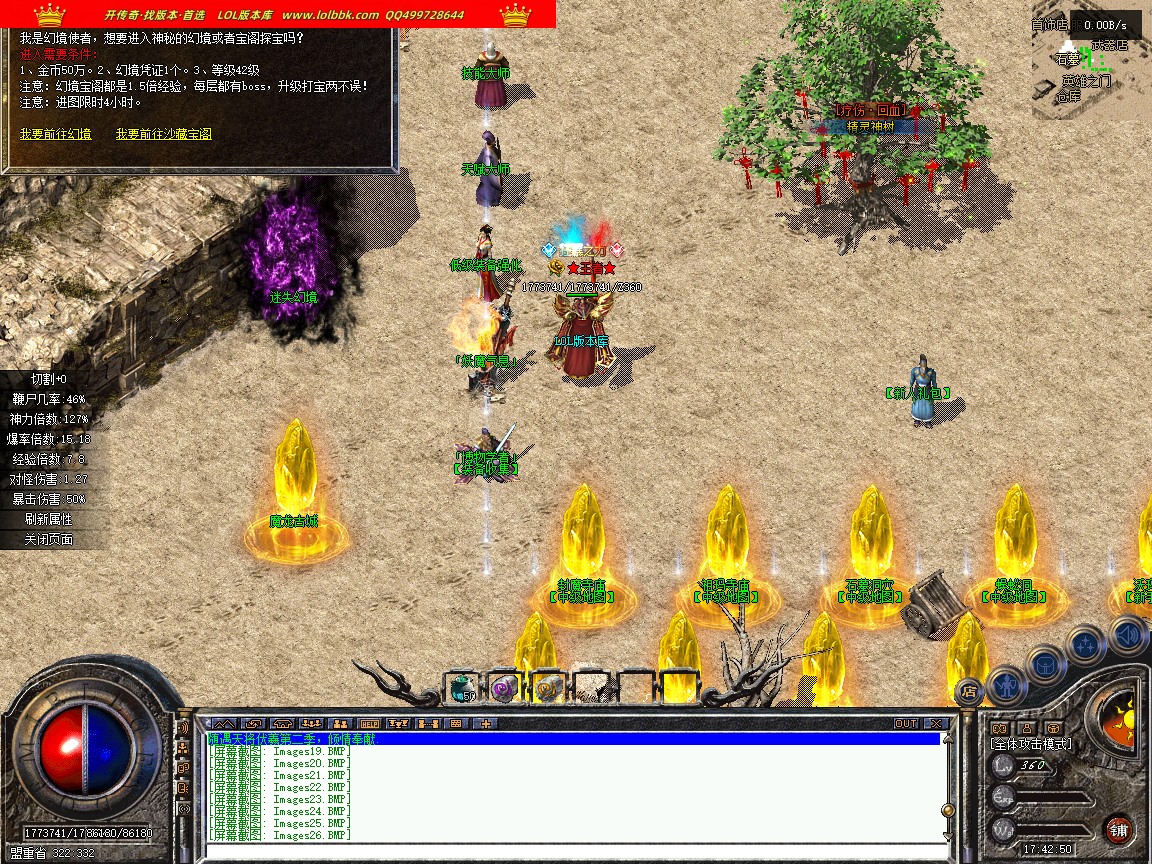Toggle sound with the speaker button

click(1127, 634)
